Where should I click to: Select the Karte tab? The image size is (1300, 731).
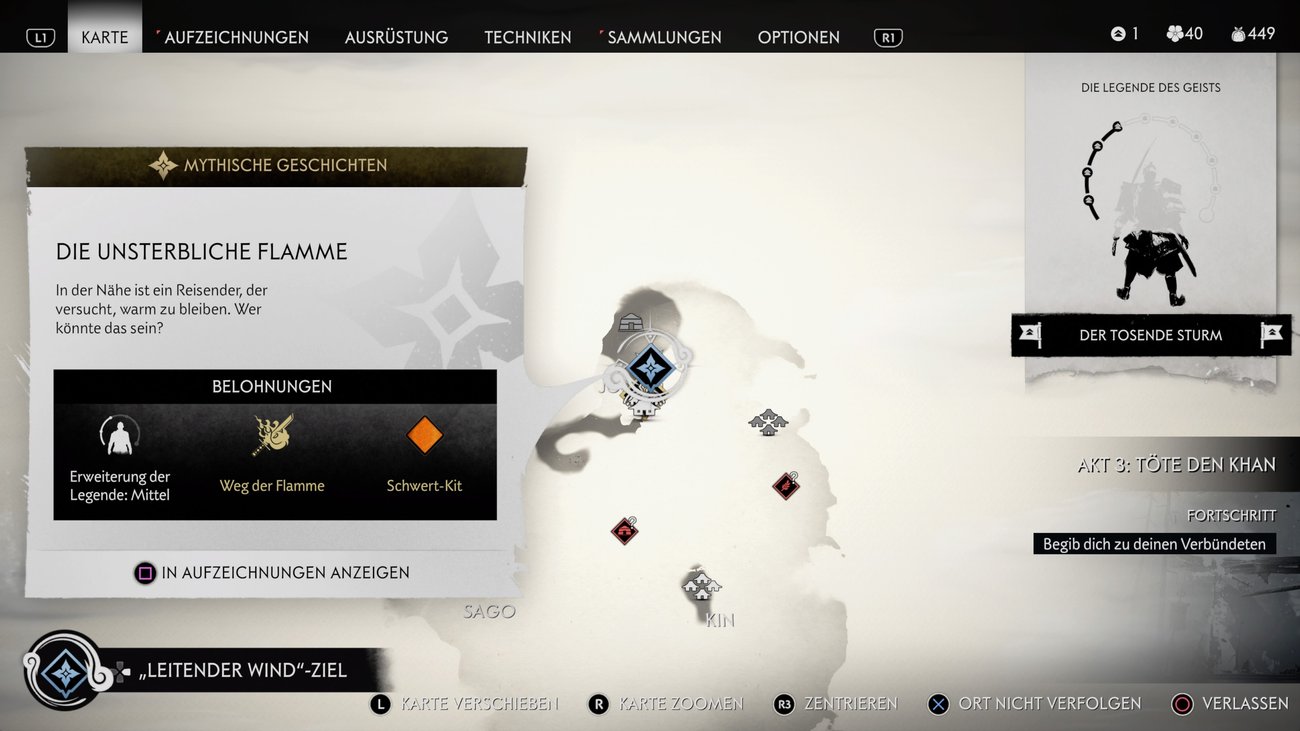pyautogui.click(x=105, y=37)
